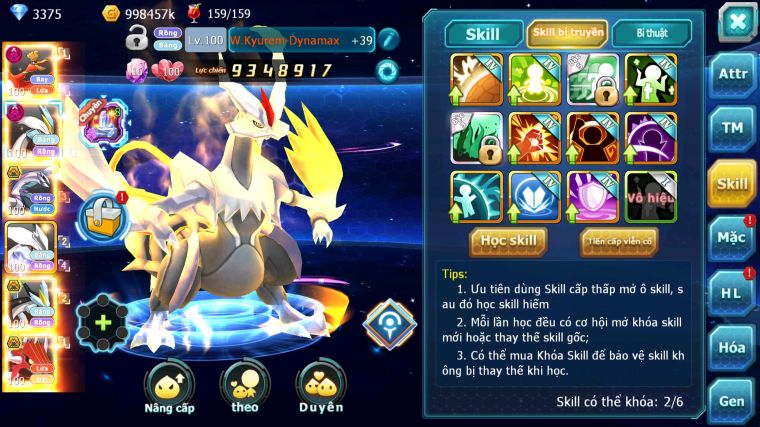Close the skill panel with the X

click(736, 21)
